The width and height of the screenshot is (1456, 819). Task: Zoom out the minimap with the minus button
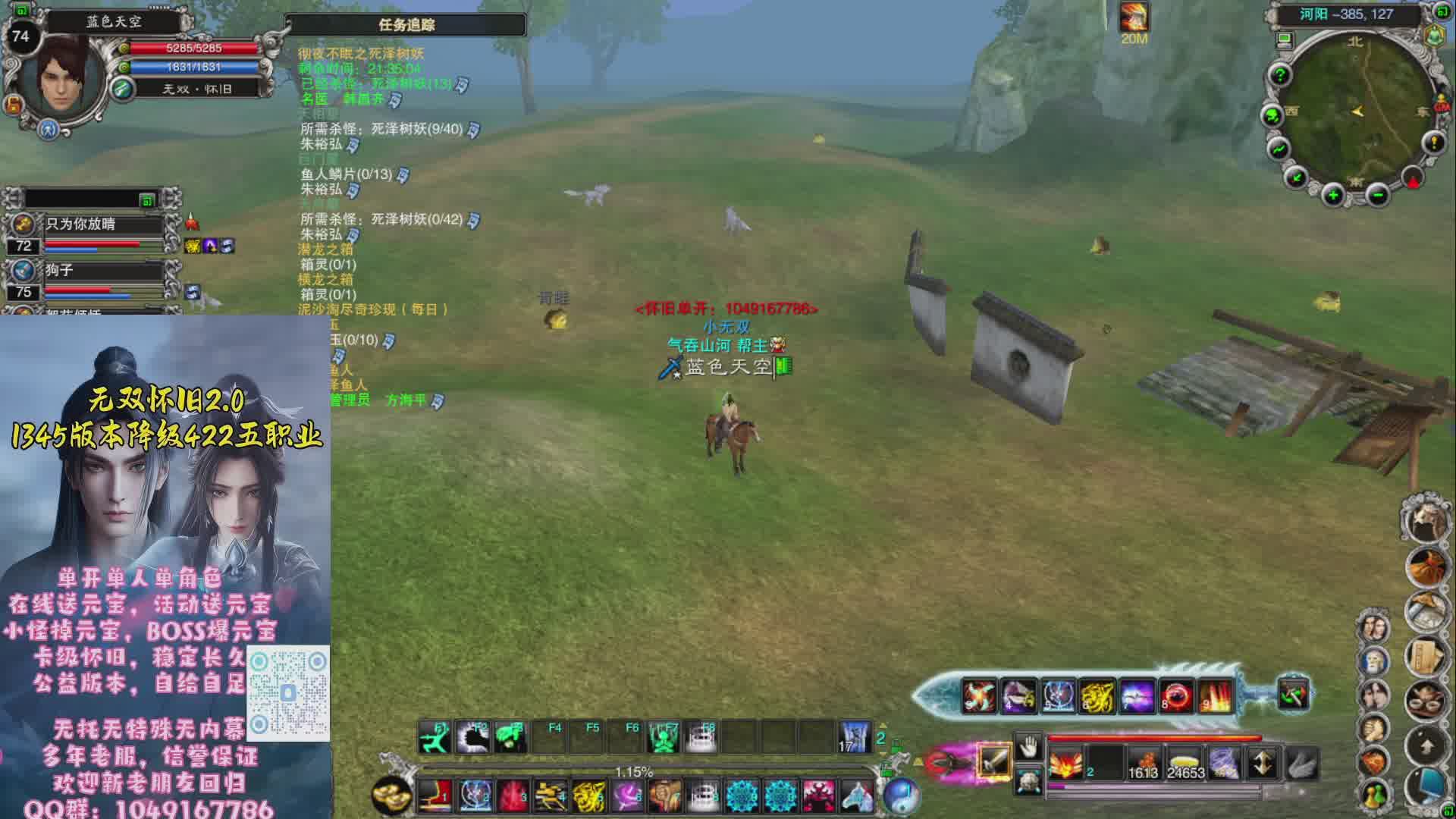click(1378, 196)
